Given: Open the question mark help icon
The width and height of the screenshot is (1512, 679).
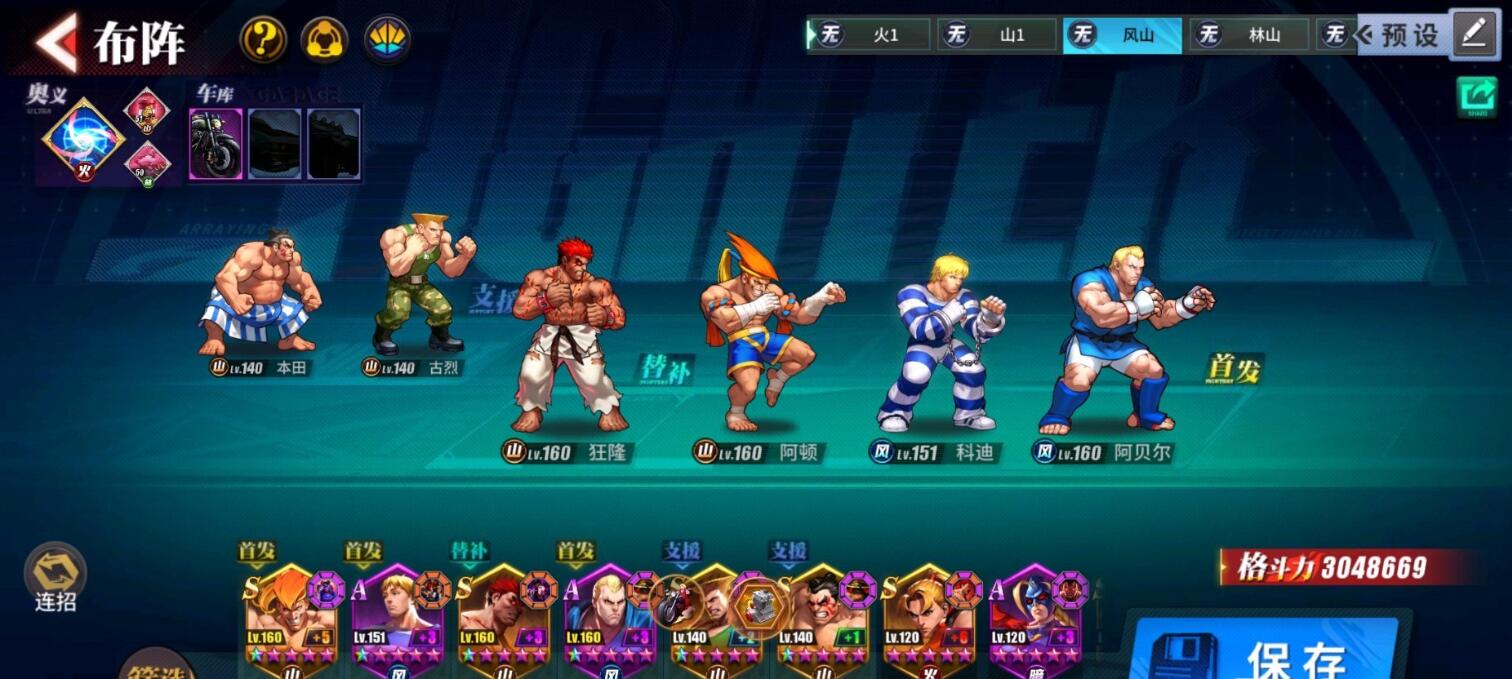Looking at the screenshot, I should pos(263,41).
